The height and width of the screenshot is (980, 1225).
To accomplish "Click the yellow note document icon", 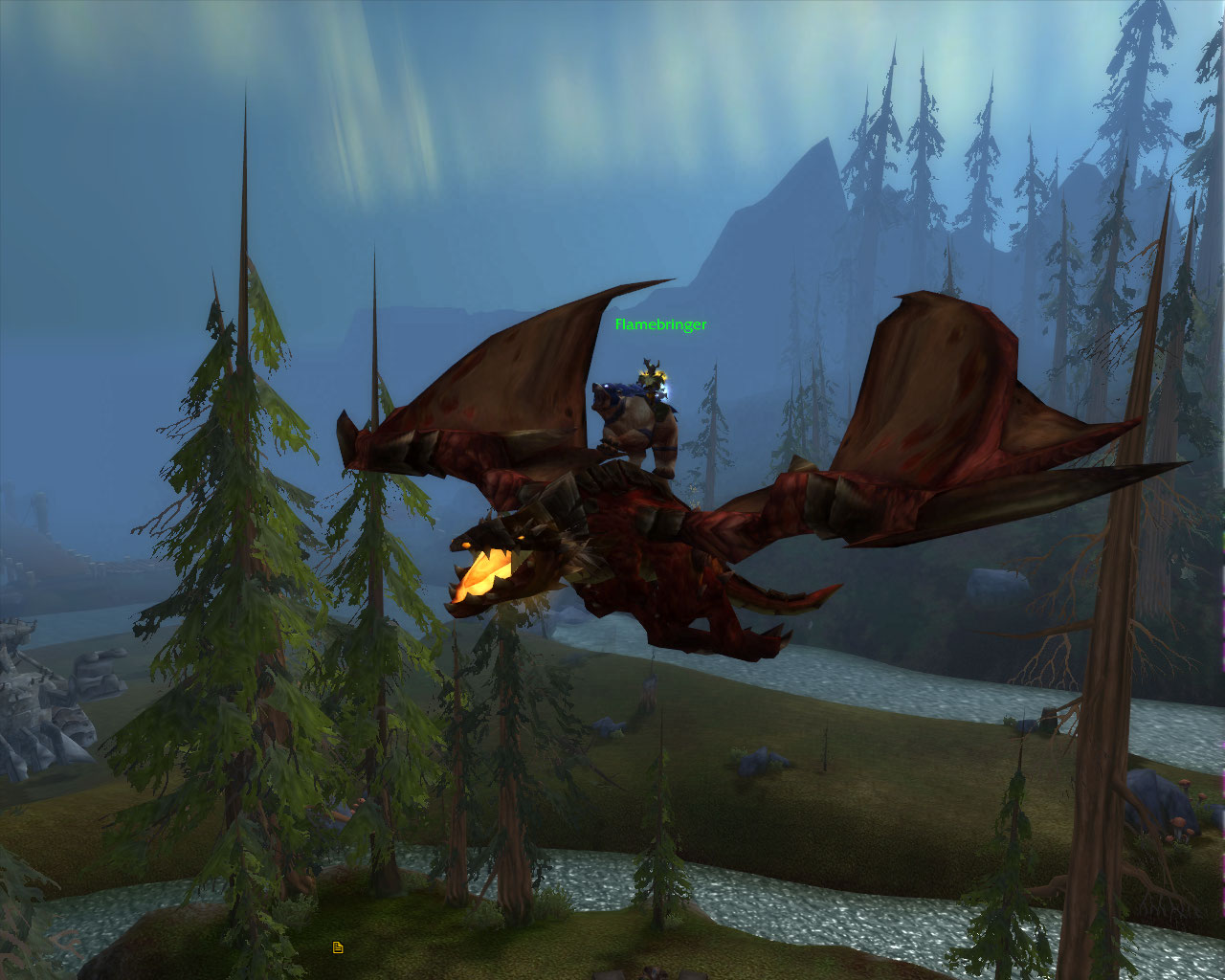I will 338,947.
